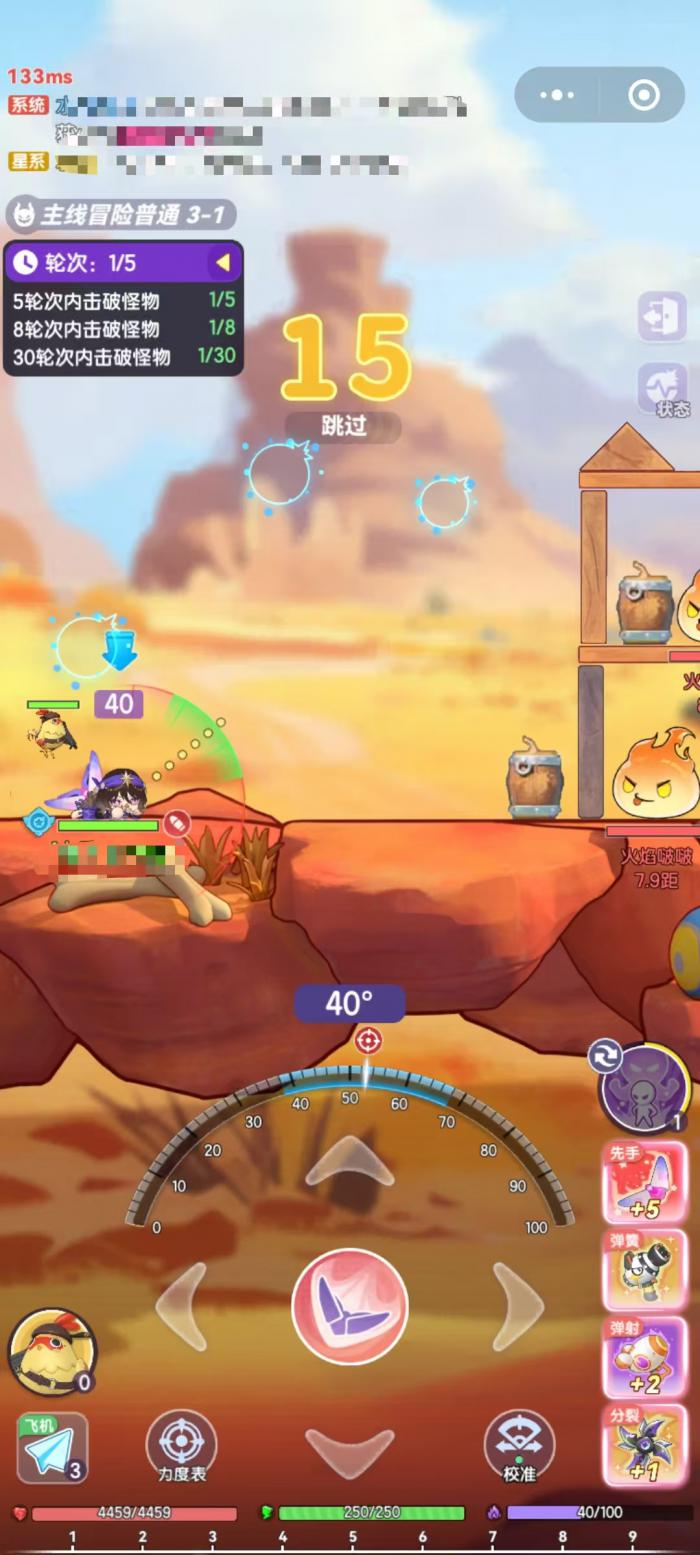
Task: Open the 状态 status panel
Action: [664, 390]
